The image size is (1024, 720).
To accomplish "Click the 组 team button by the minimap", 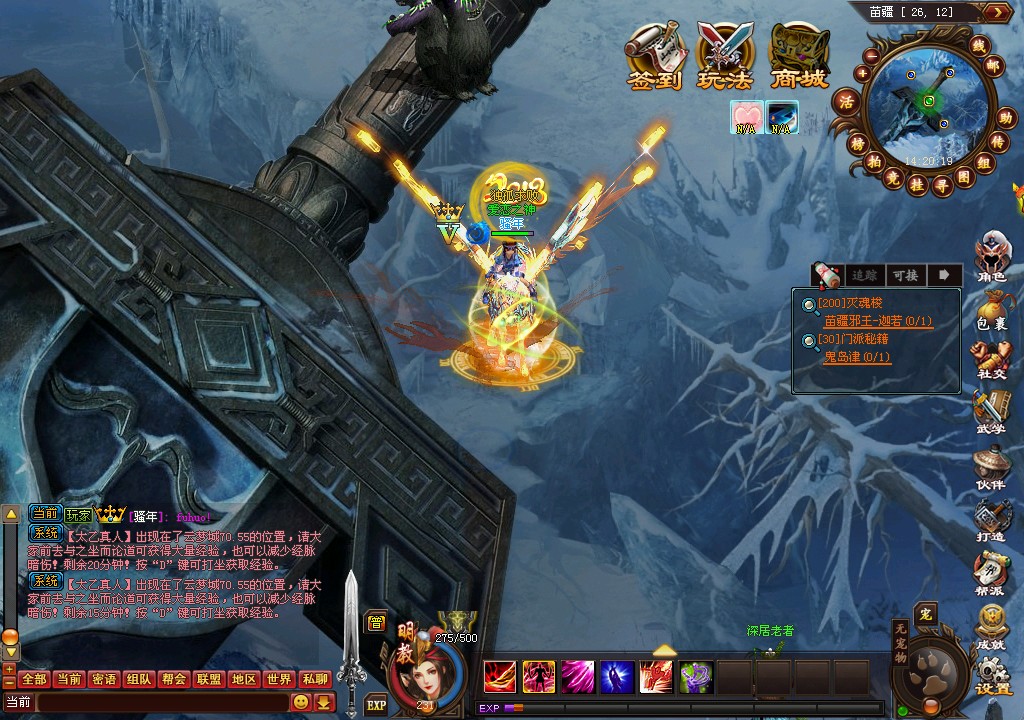I will 985,163.
